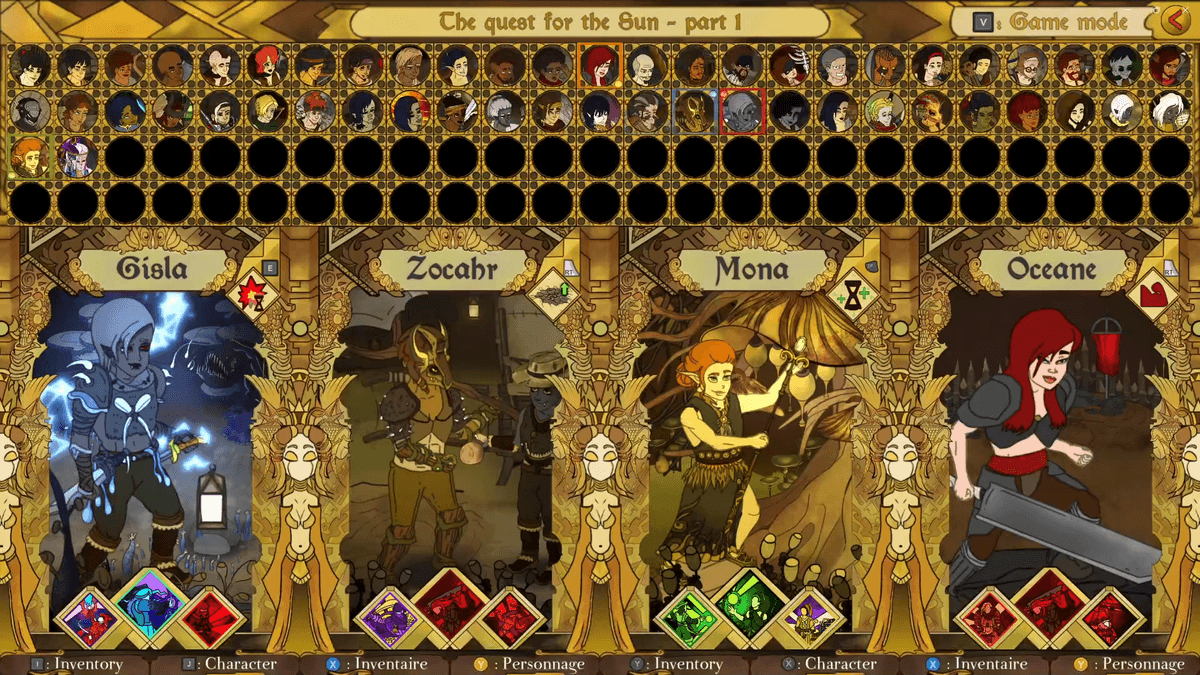Image resolution: width=1200 pixels, height=675 pixels.
Task: Pick the blue-framed golden mask portrait
Action: tap(694, 111)
